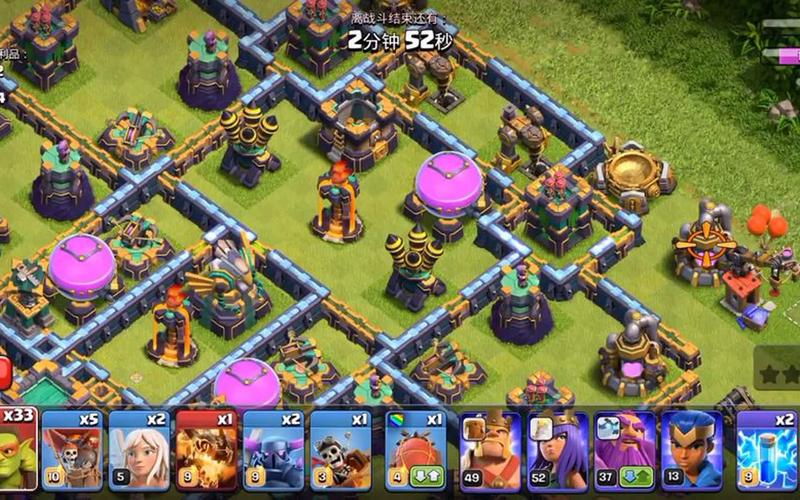Select the Goblin troop card

point(18,450)
